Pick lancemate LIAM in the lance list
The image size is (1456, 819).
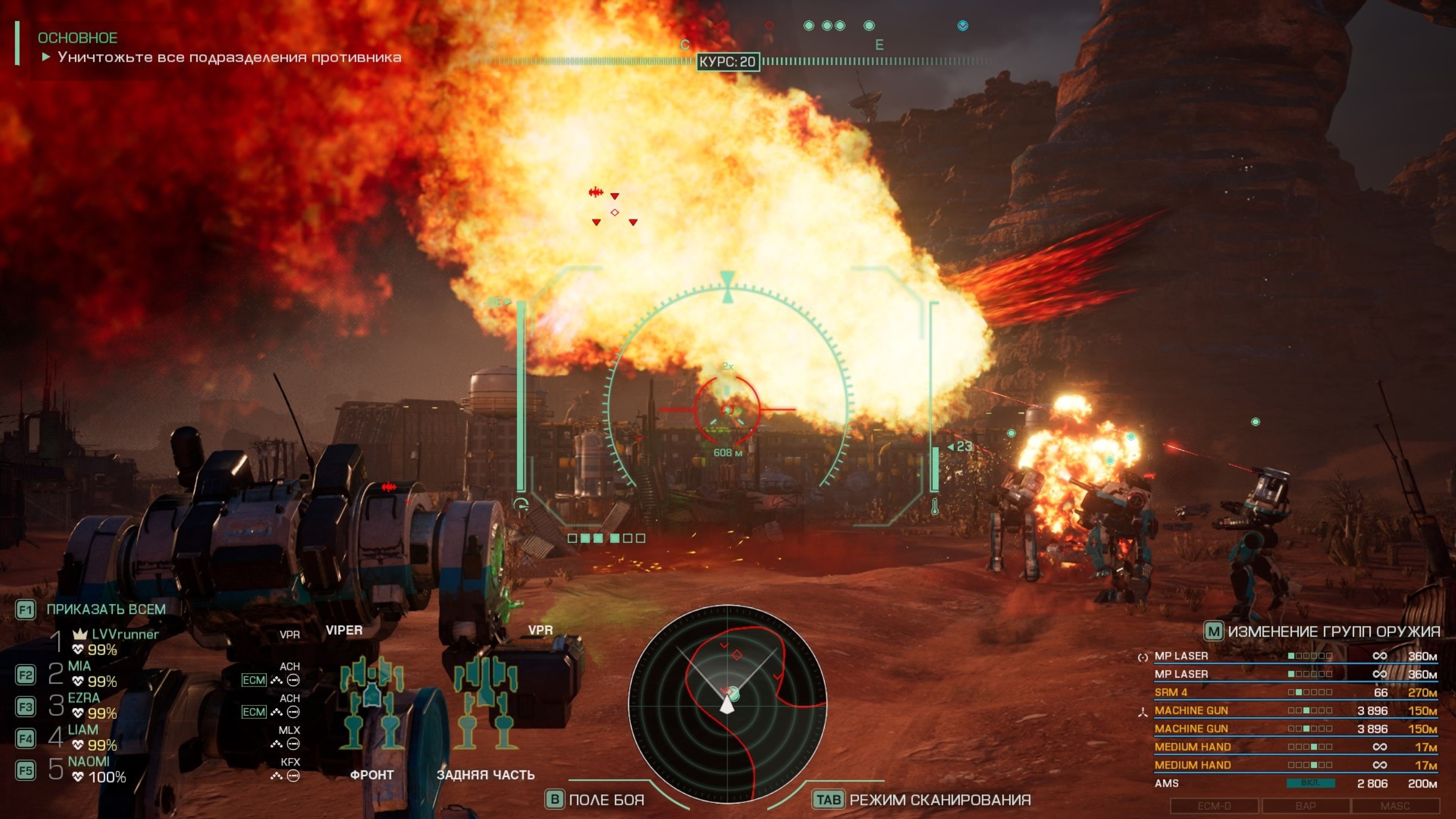(x=83, y=730)
